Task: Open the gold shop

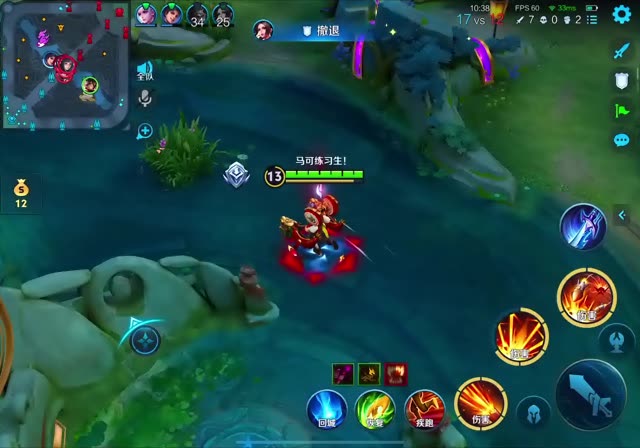Action: click(x=21, y=192)
